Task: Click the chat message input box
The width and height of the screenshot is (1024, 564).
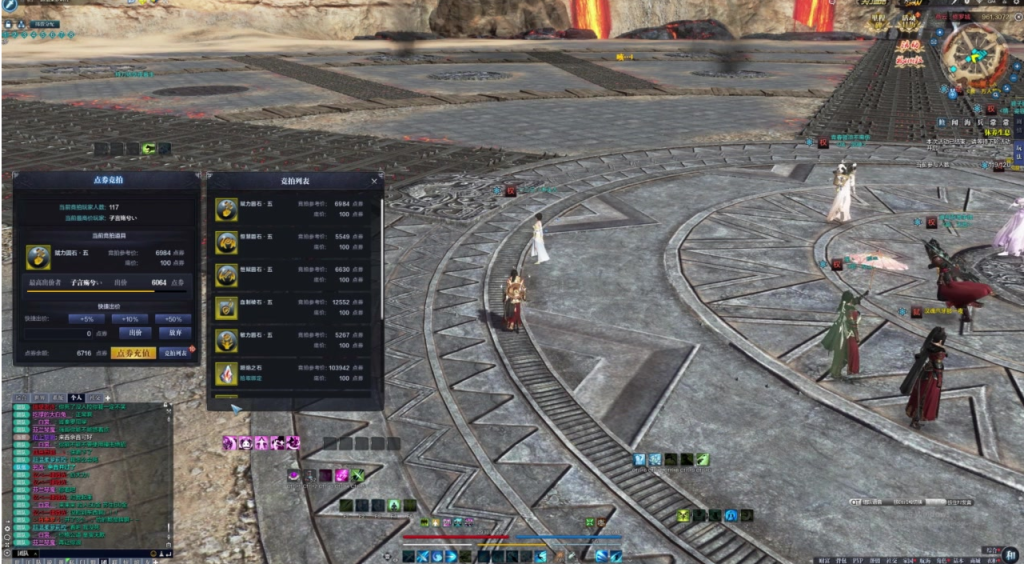Action: pos(85,552)
